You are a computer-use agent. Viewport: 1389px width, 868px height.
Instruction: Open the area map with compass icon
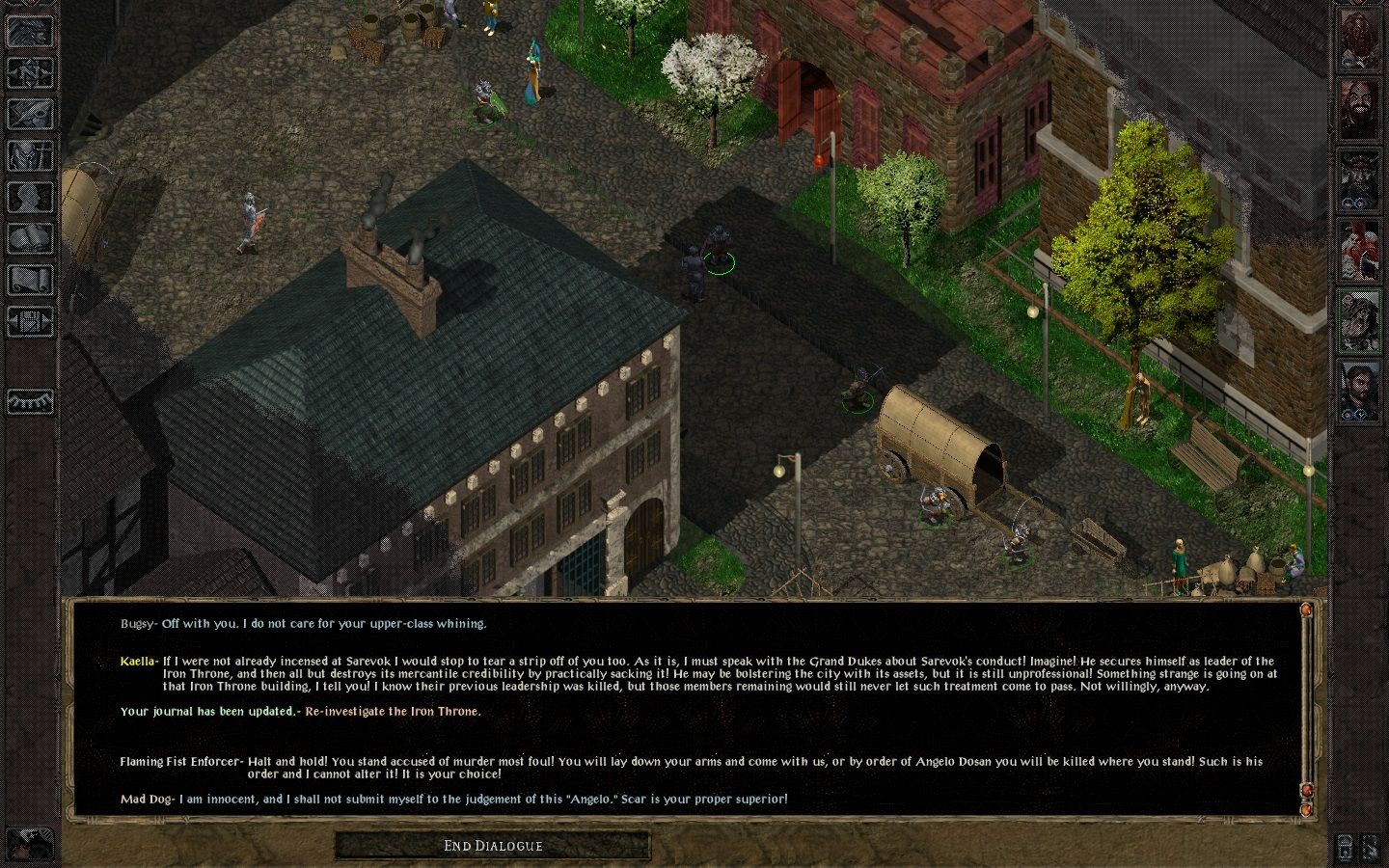pos(30,72)
